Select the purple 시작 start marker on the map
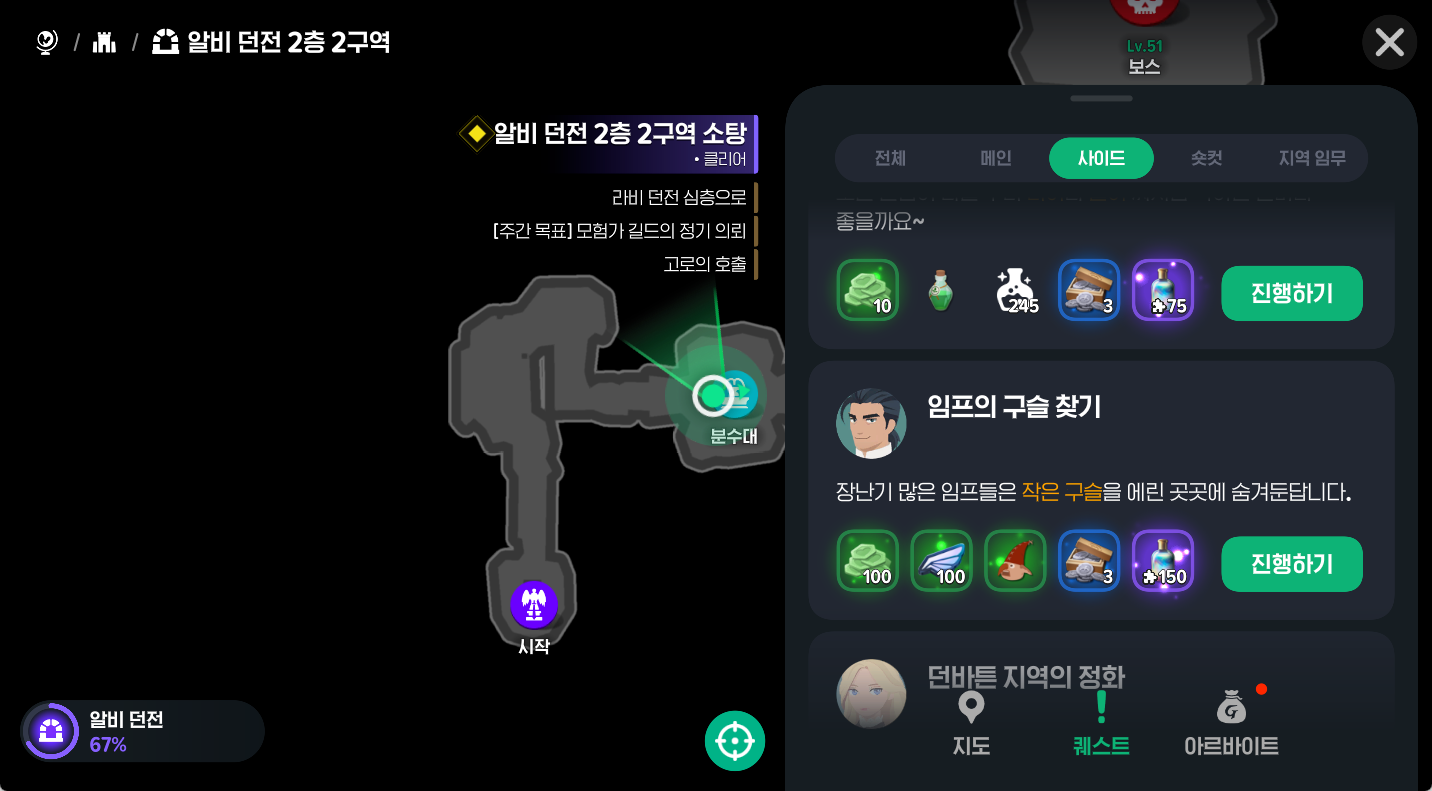The width and height of the screenshot is (1432, 791). pos(533,605)
